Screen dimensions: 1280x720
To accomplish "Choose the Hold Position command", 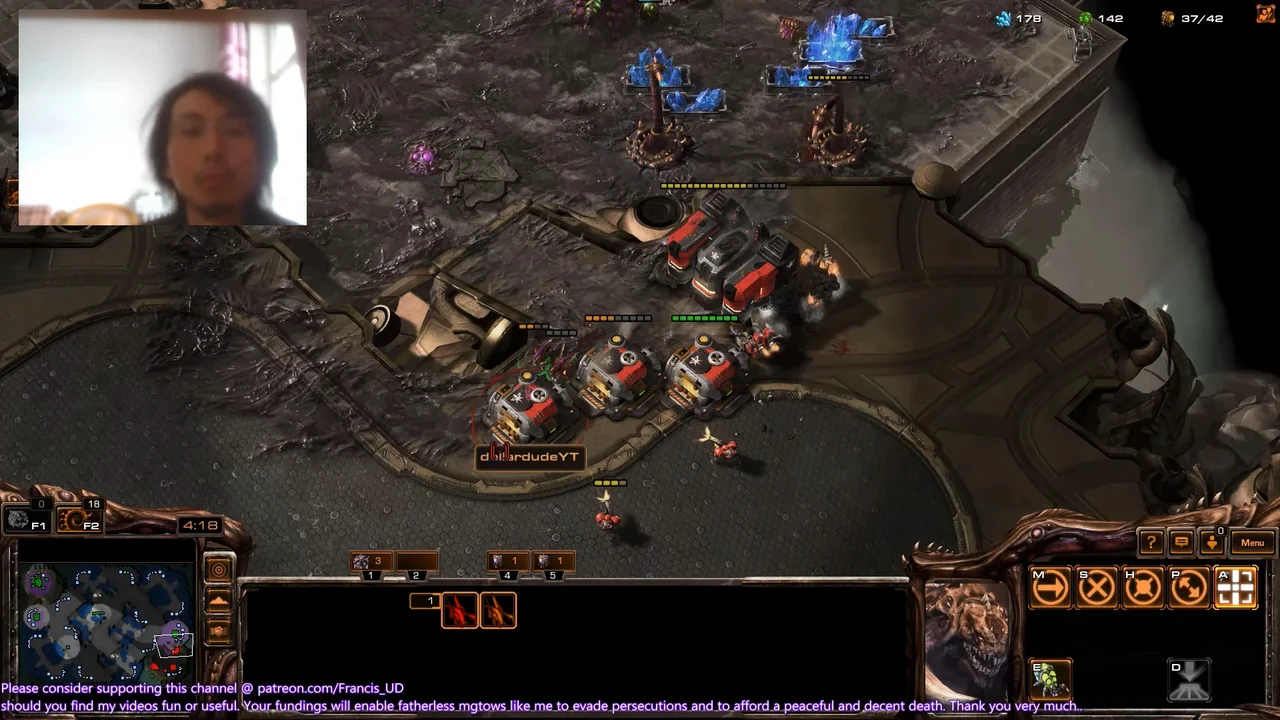I will 1143,588.
